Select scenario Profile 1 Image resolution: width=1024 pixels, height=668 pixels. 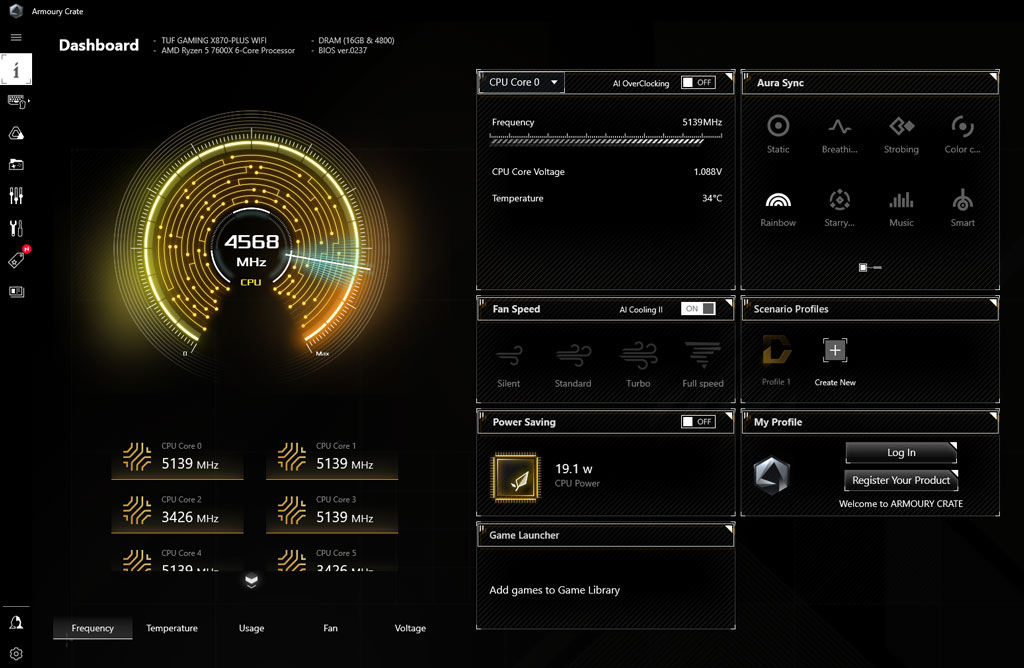point(776,360)
